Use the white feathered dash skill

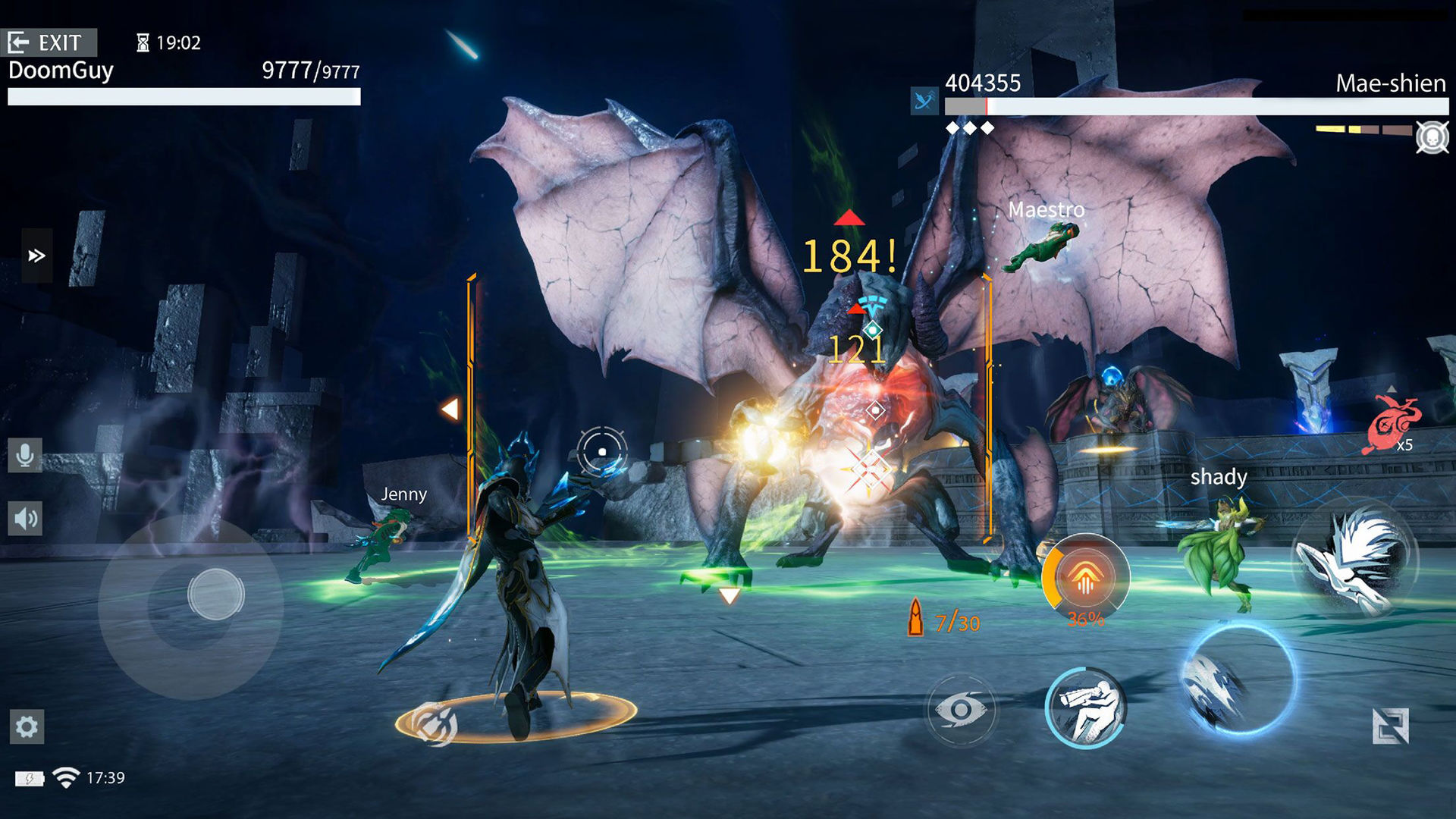tap(1354, 561)
